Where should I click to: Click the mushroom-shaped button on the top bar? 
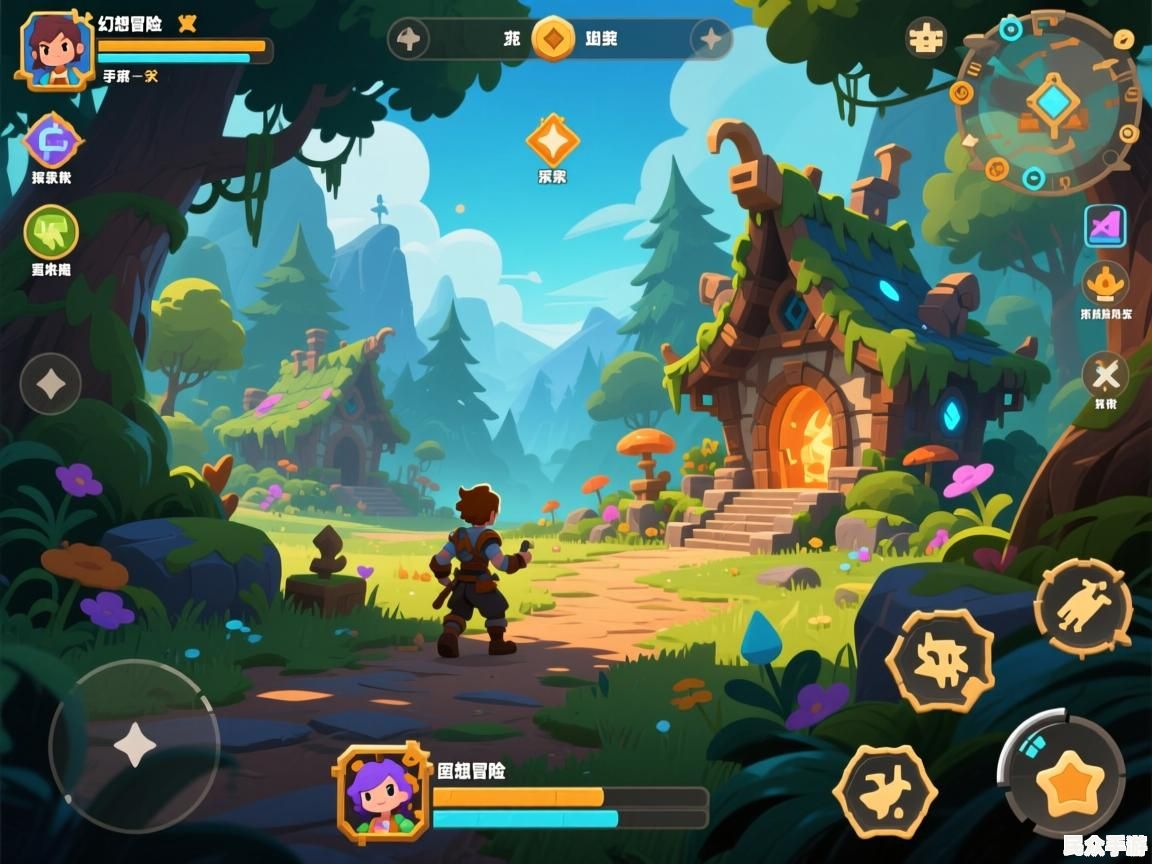[409, 39]
